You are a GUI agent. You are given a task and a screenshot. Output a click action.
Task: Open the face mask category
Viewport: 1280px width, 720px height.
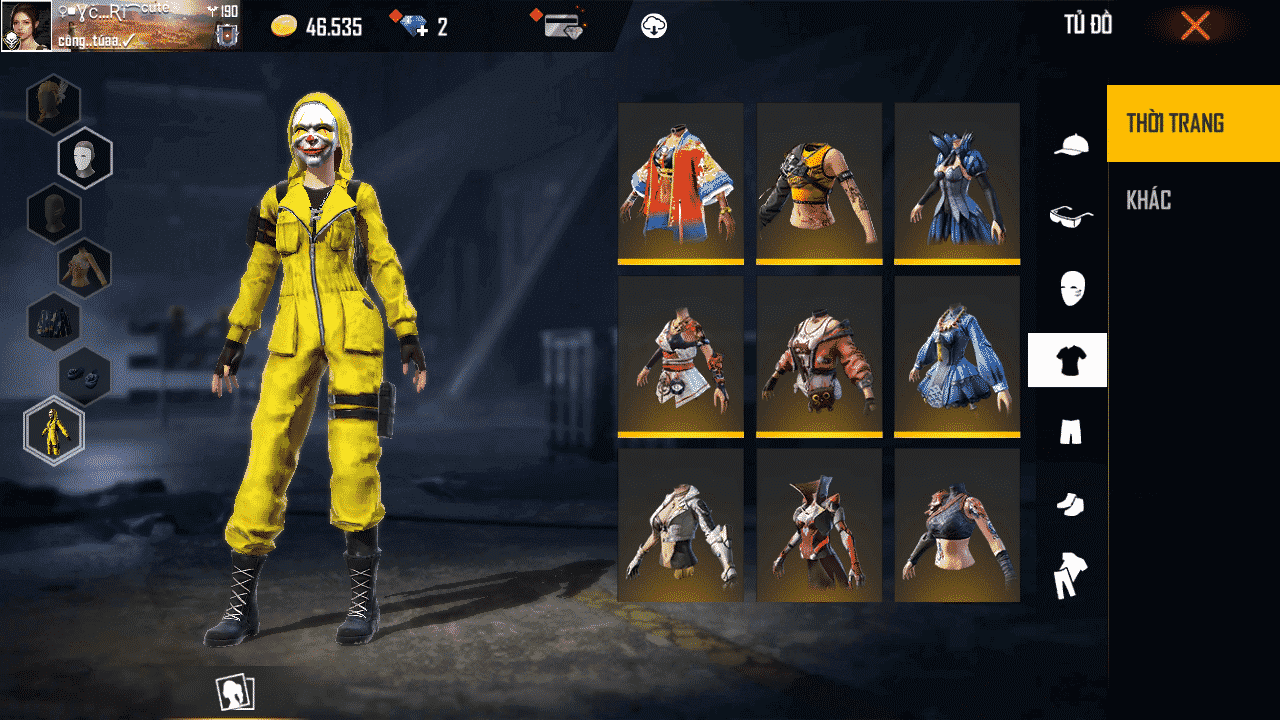(1069, 288)
